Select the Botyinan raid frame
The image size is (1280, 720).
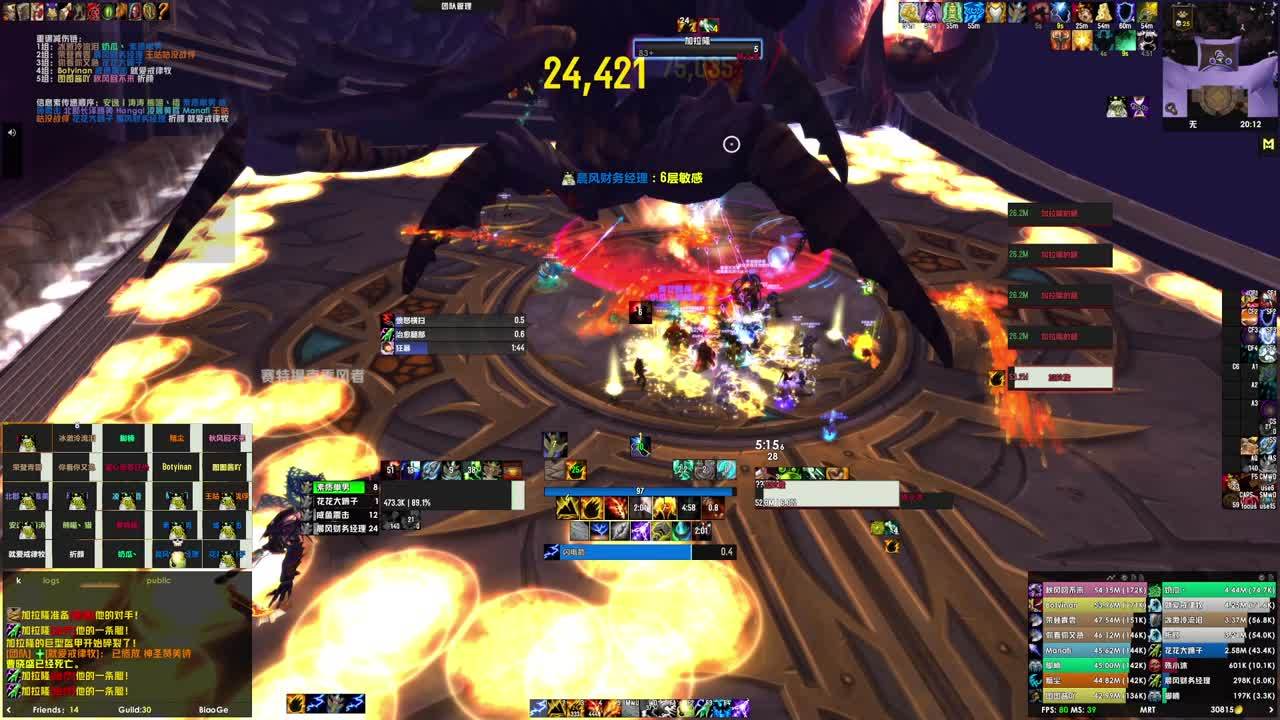pyautogui.click(x=176, y=467)
